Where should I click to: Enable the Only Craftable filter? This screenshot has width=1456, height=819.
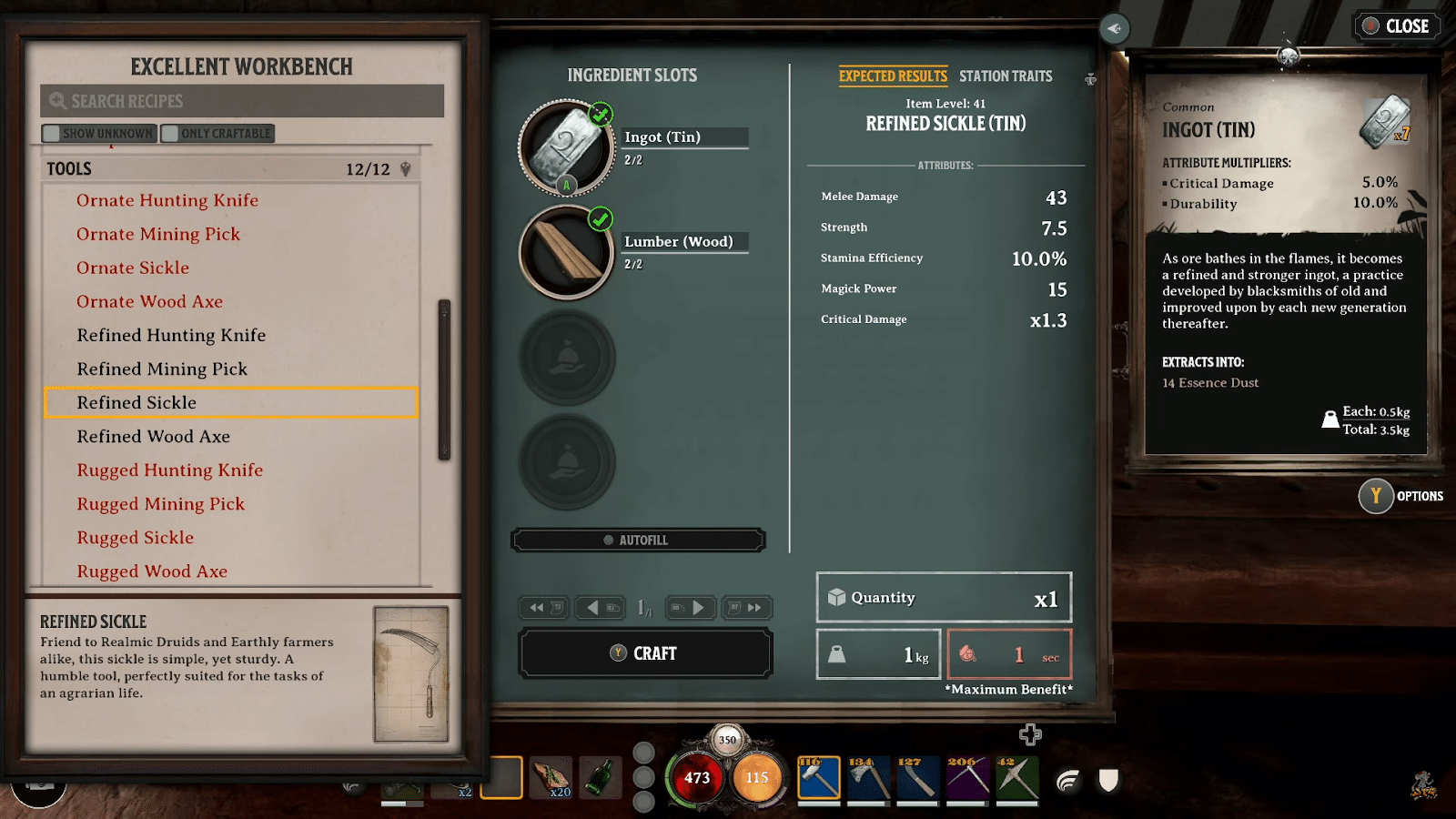tap(218, 133)
